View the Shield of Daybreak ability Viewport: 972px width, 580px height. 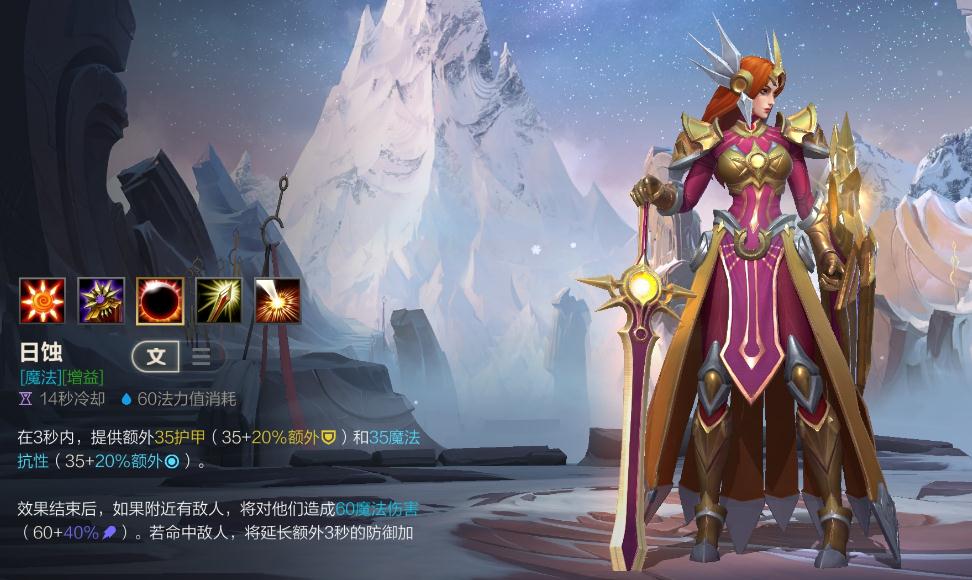[x=101, y=301]
